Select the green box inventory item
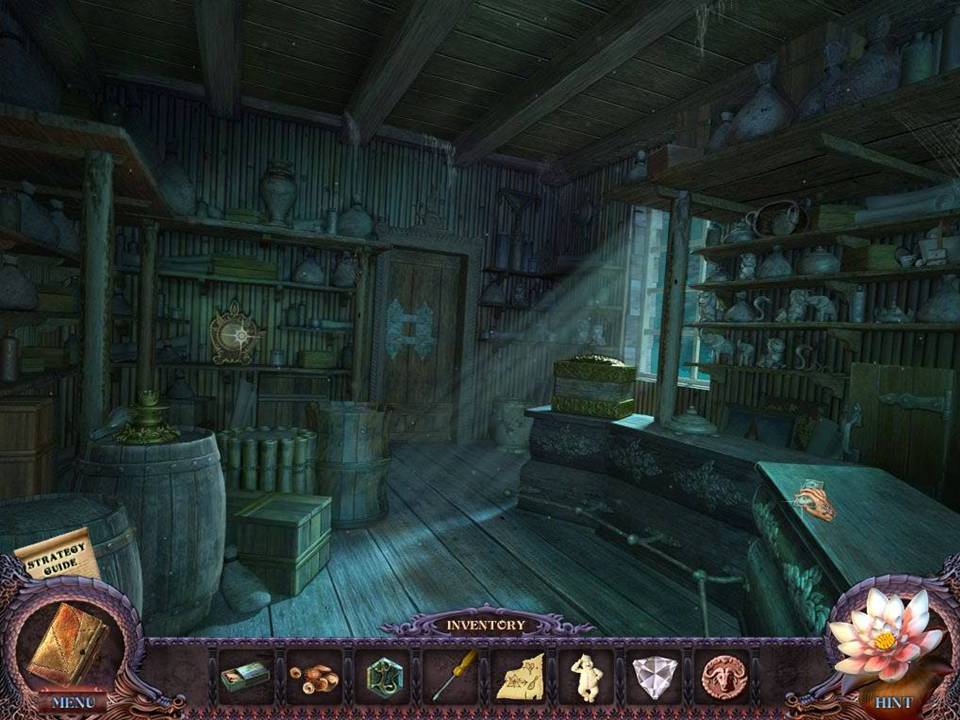This screenshot has width=960, height=720. point(245,676)
